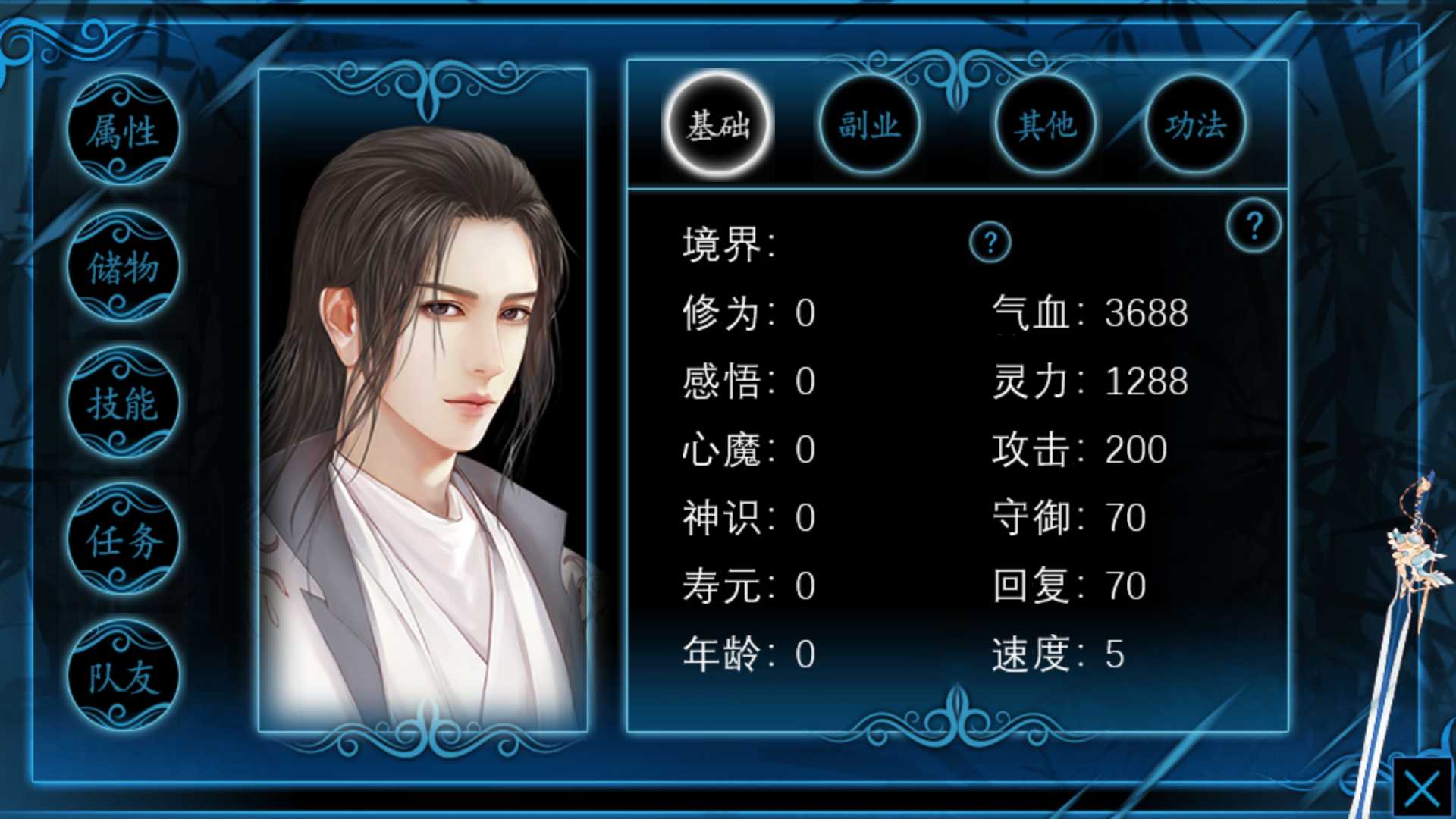Viewport: 1456px width, 819px height.
Task: Switch to the 功法 tab
Action: 1197,125
